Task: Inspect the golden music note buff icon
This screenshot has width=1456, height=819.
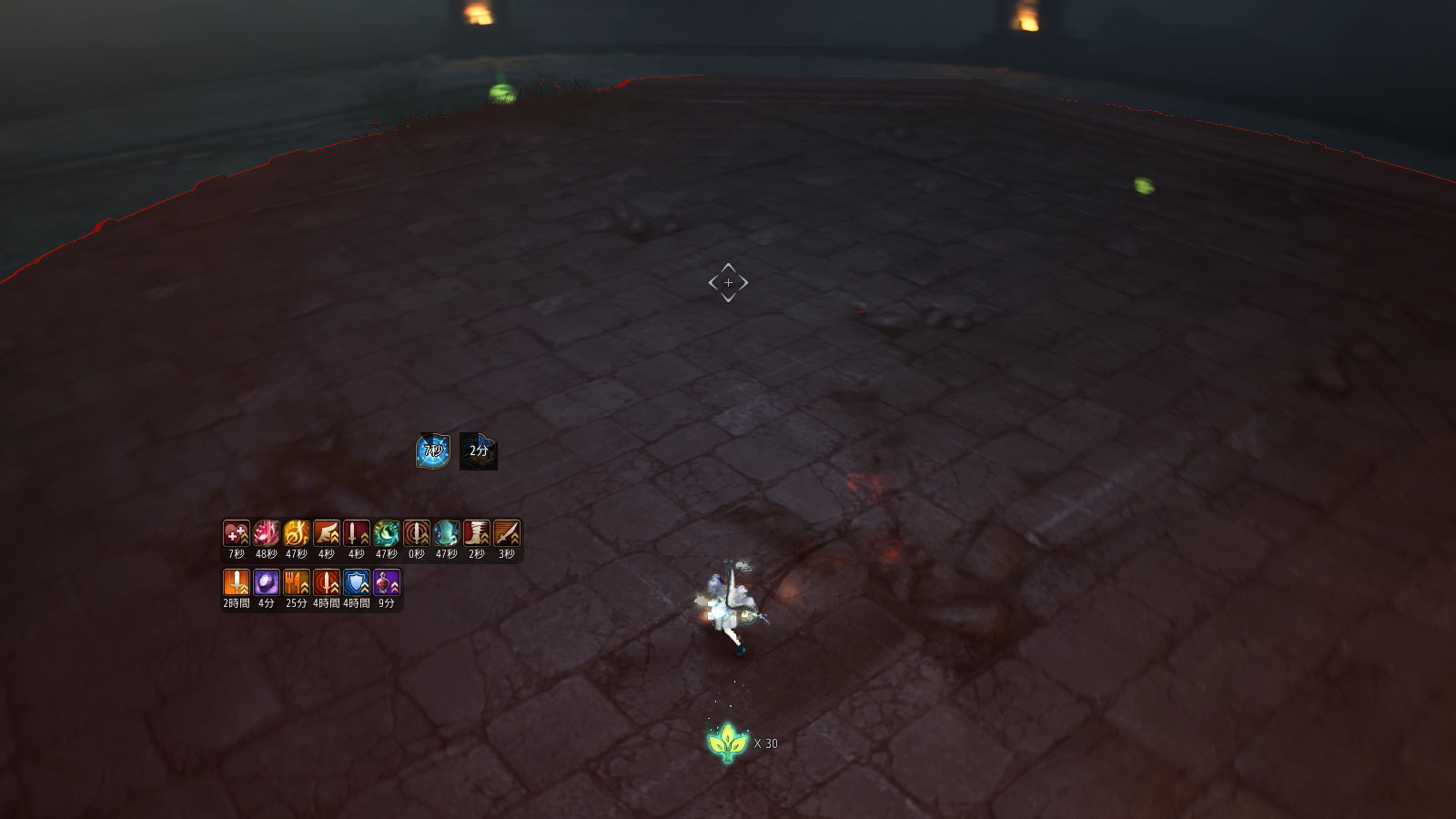Action: pos(297,533)
